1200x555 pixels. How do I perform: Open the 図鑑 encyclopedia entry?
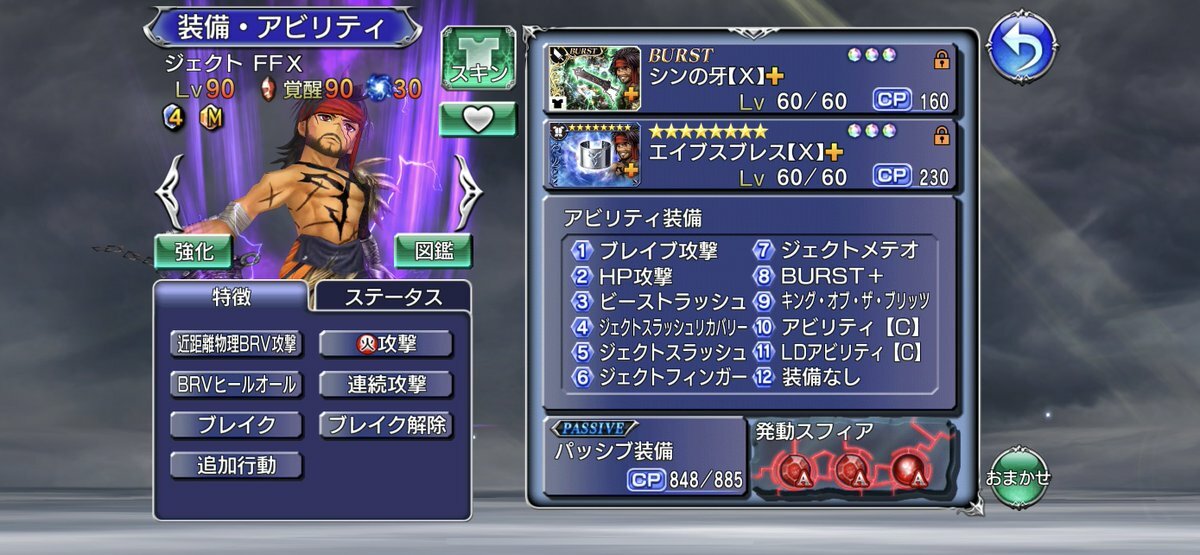click(x=433, y=251)
